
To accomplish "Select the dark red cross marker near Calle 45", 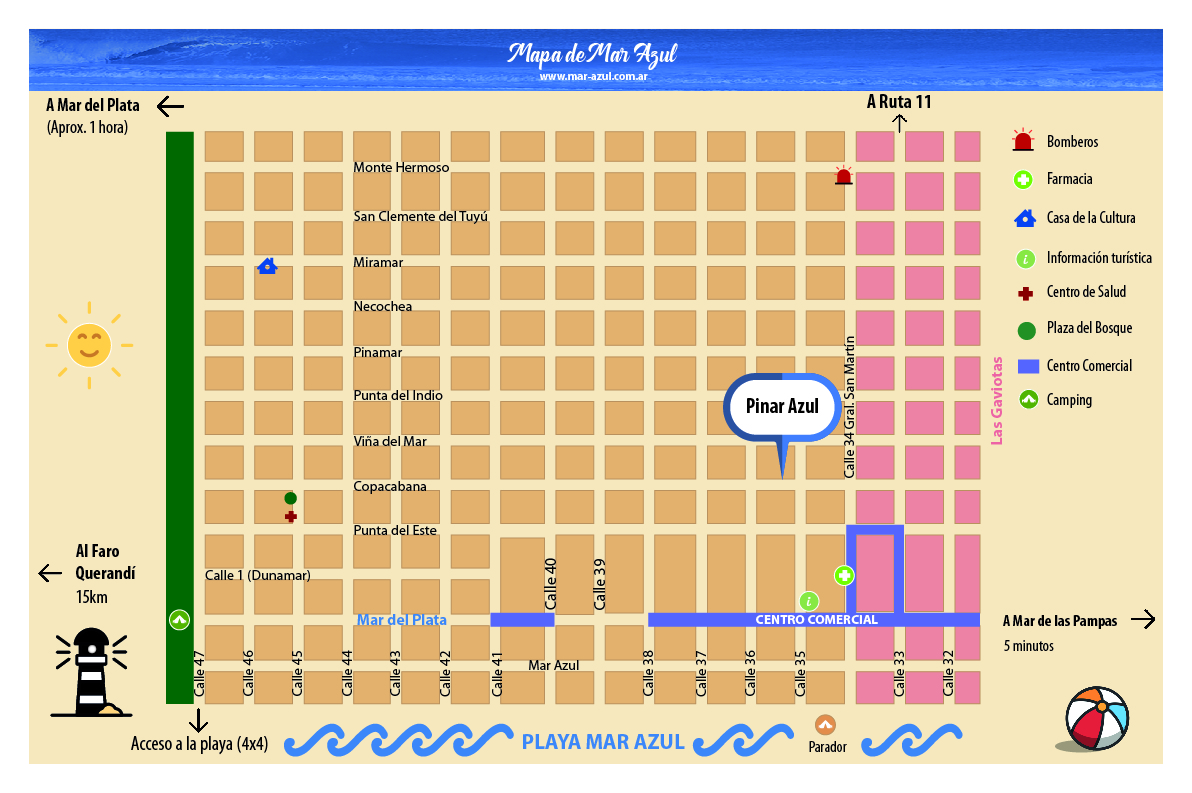I will [290, 516].
